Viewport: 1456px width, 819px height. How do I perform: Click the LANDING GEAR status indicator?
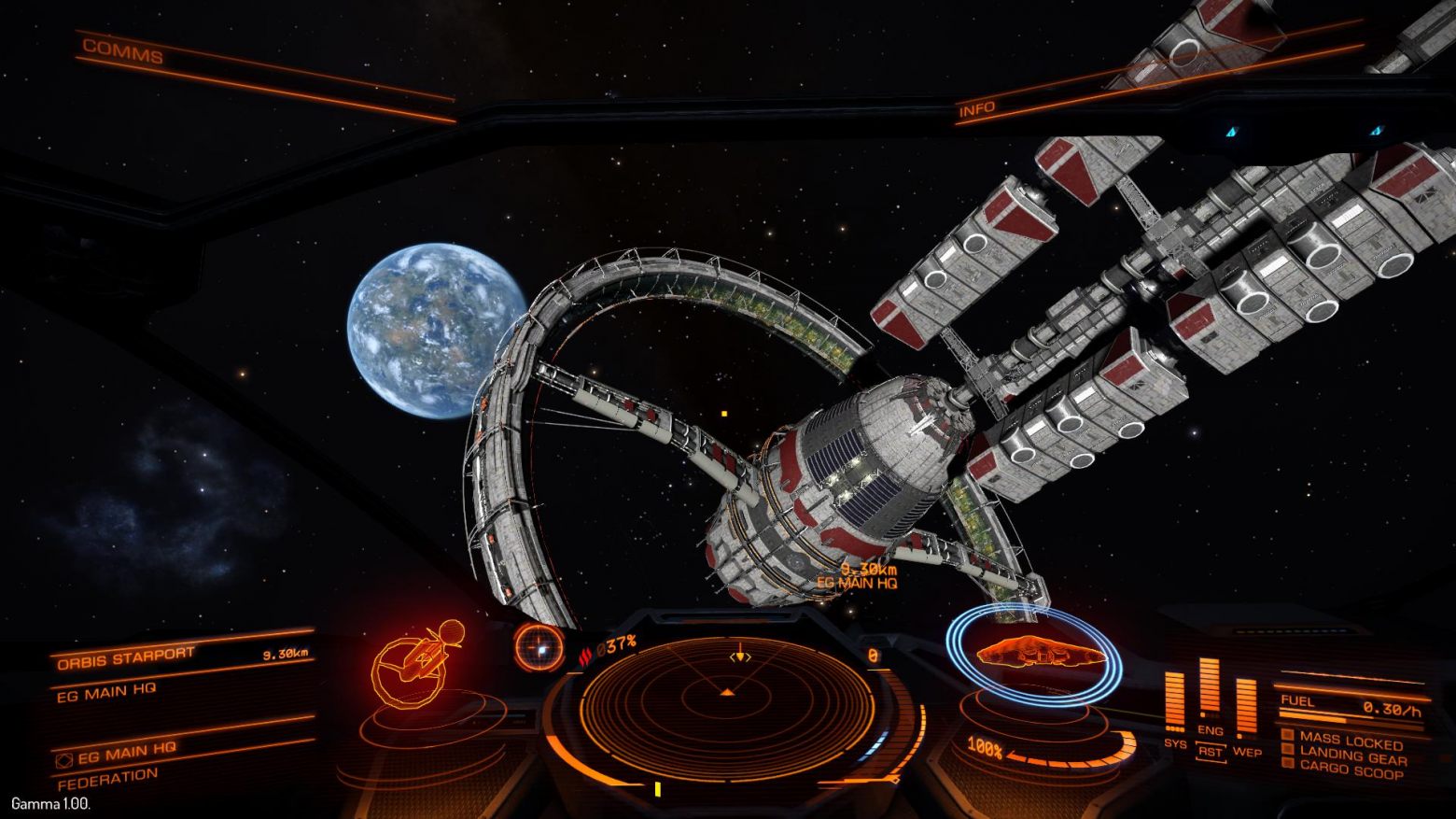point(1351,756)
